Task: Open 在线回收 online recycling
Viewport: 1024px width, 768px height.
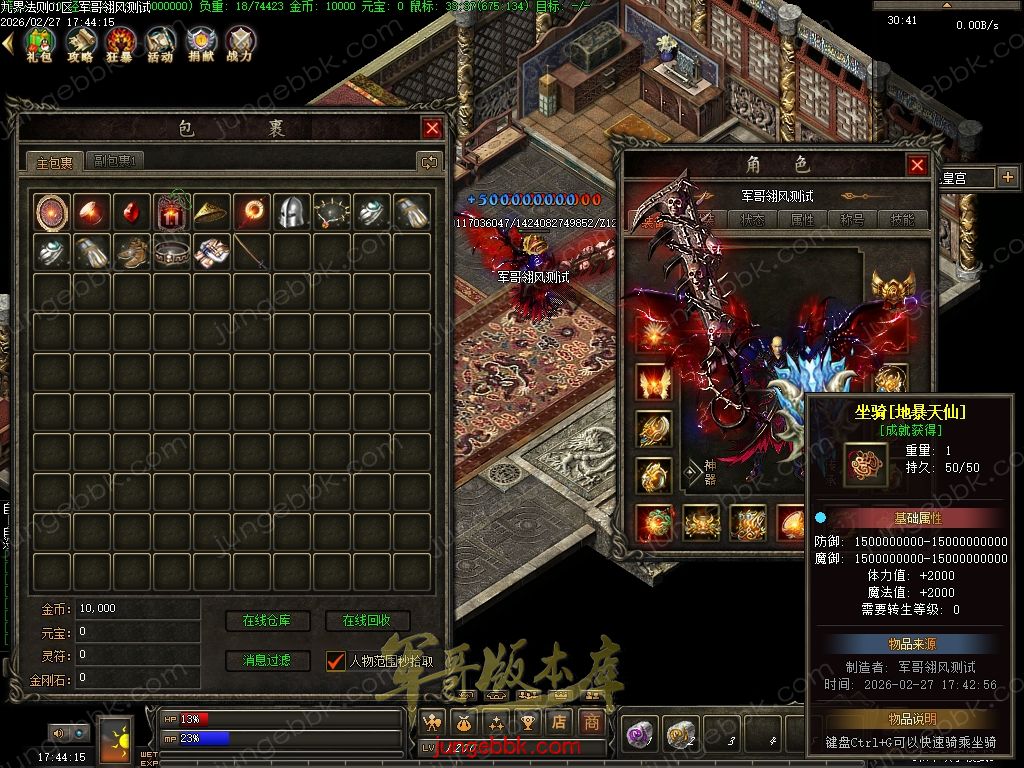Action: click(367, 621)
